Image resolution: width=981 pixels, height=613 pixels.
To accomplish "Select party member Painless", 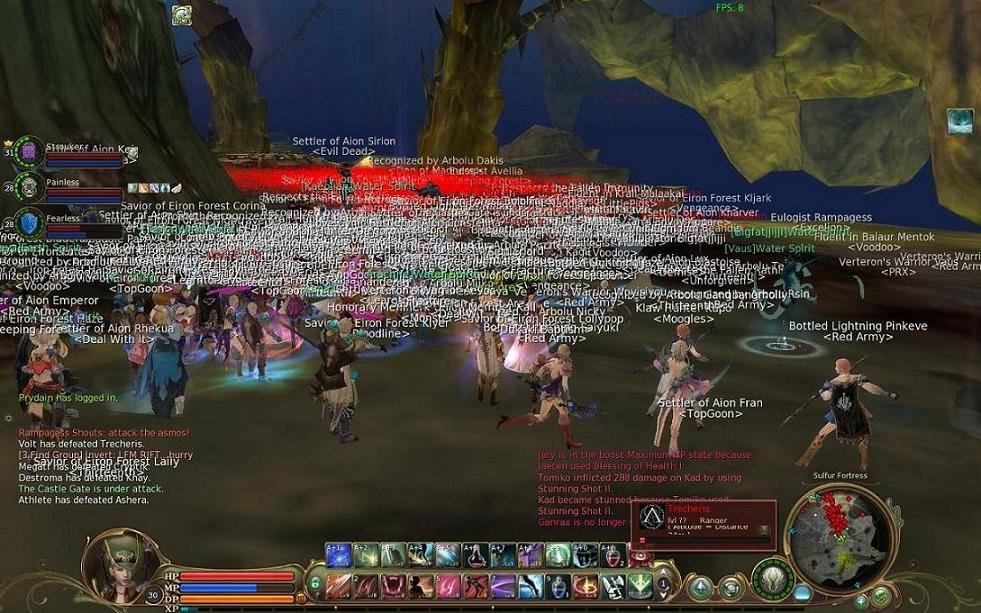I will 30,187.
